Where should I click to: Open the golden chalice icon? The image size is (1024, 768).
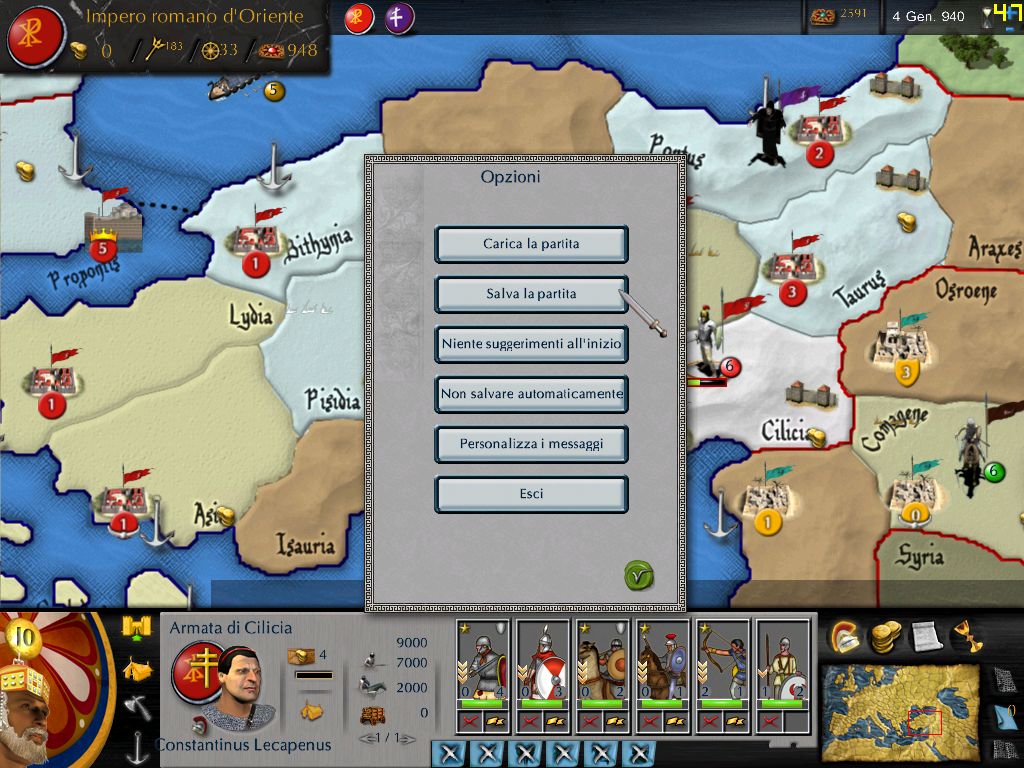tap(966, 636)
